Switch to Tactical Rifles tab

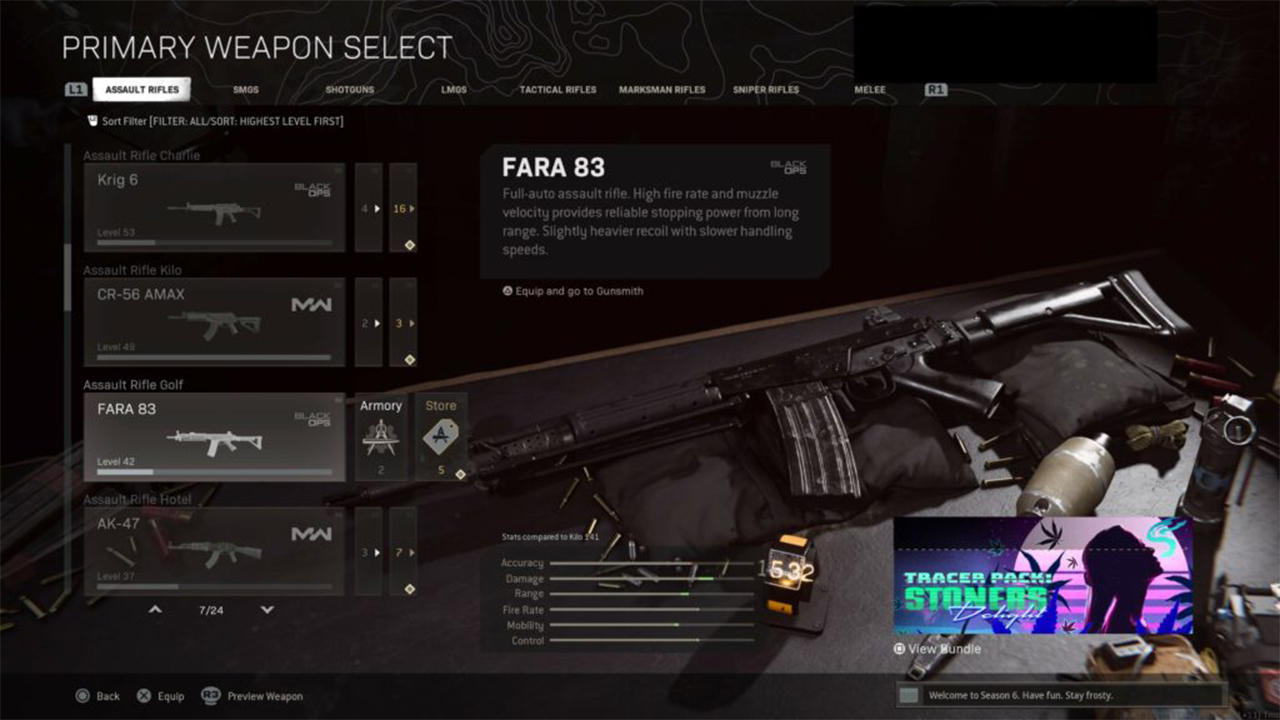click(x=557, y=90)
